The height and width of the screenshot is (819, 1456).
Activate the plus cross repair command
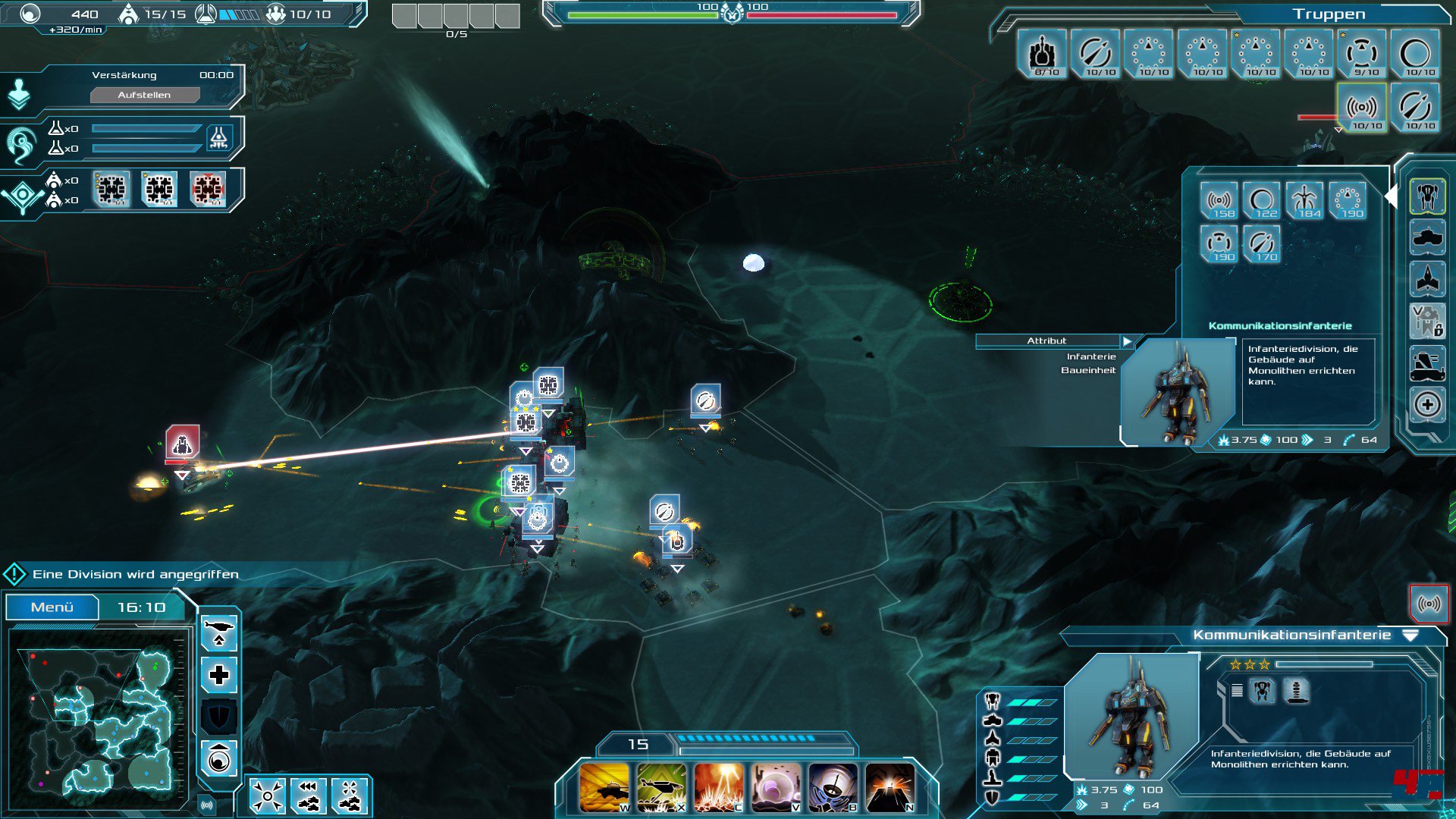point(219,674)
